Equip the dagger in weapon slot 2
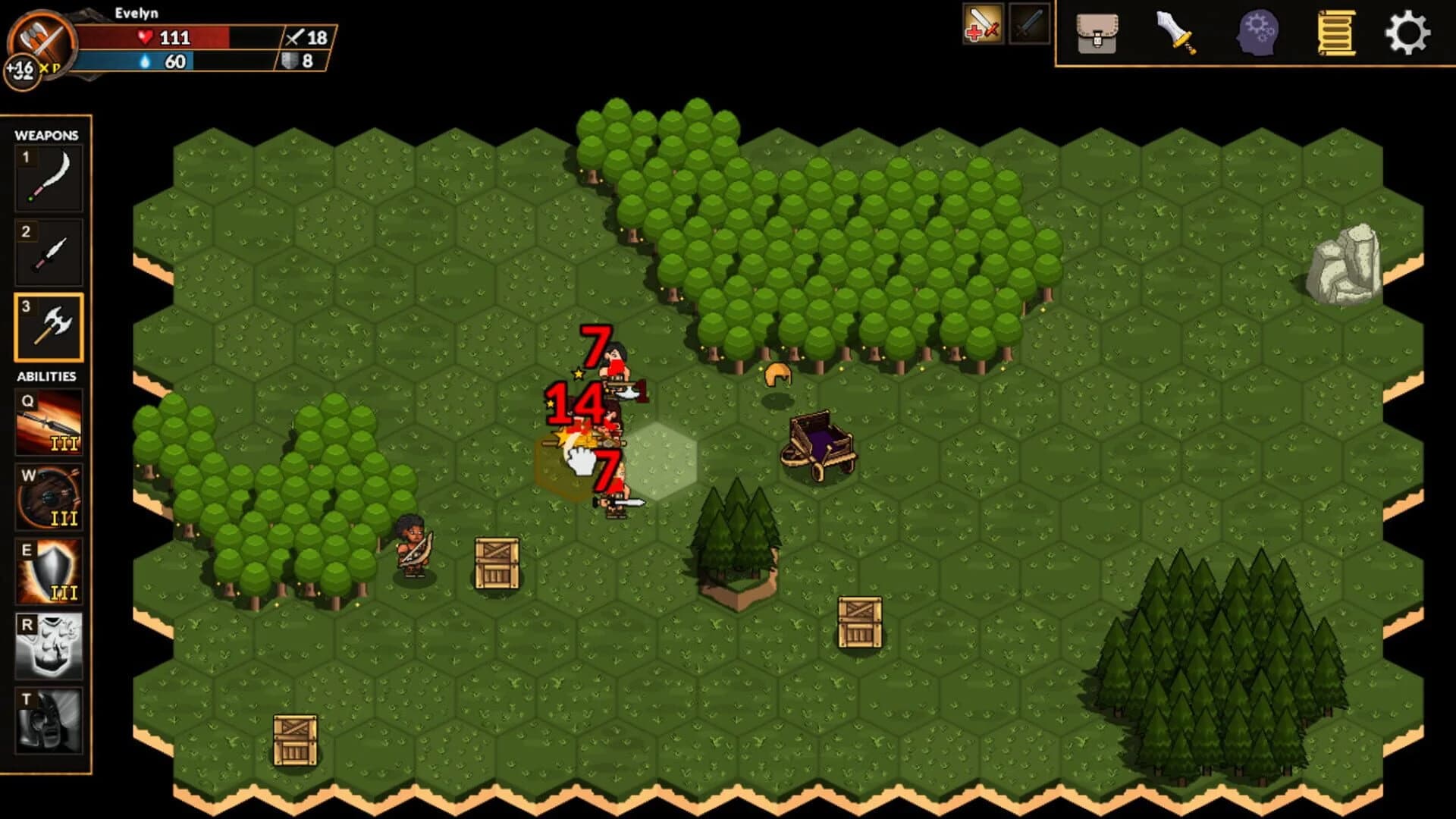The height and width of the screenshot is (819, 1456). [x=49, y=253]
